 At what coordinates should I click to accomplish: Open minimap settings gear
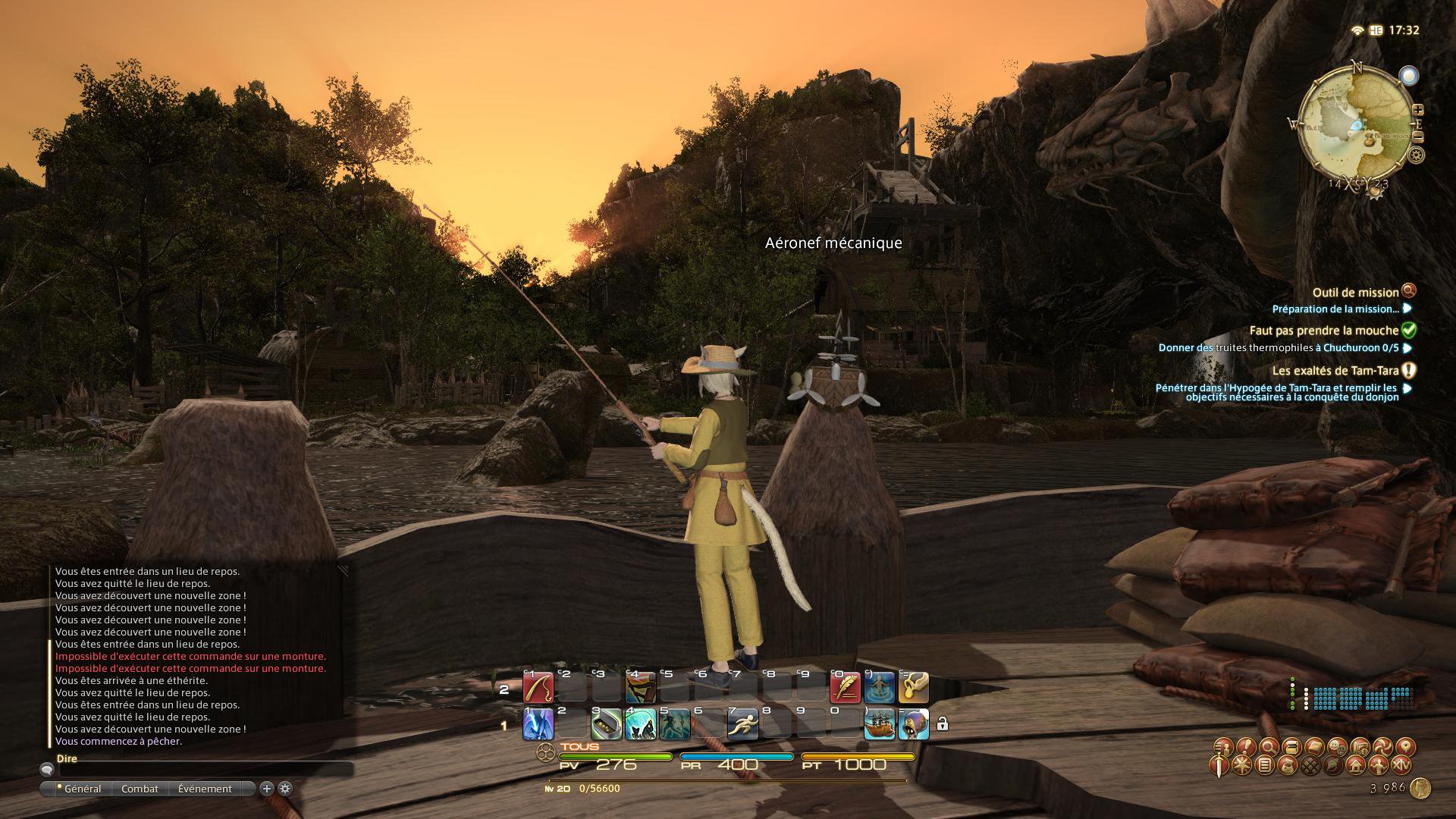click(x=1416, y=155)
